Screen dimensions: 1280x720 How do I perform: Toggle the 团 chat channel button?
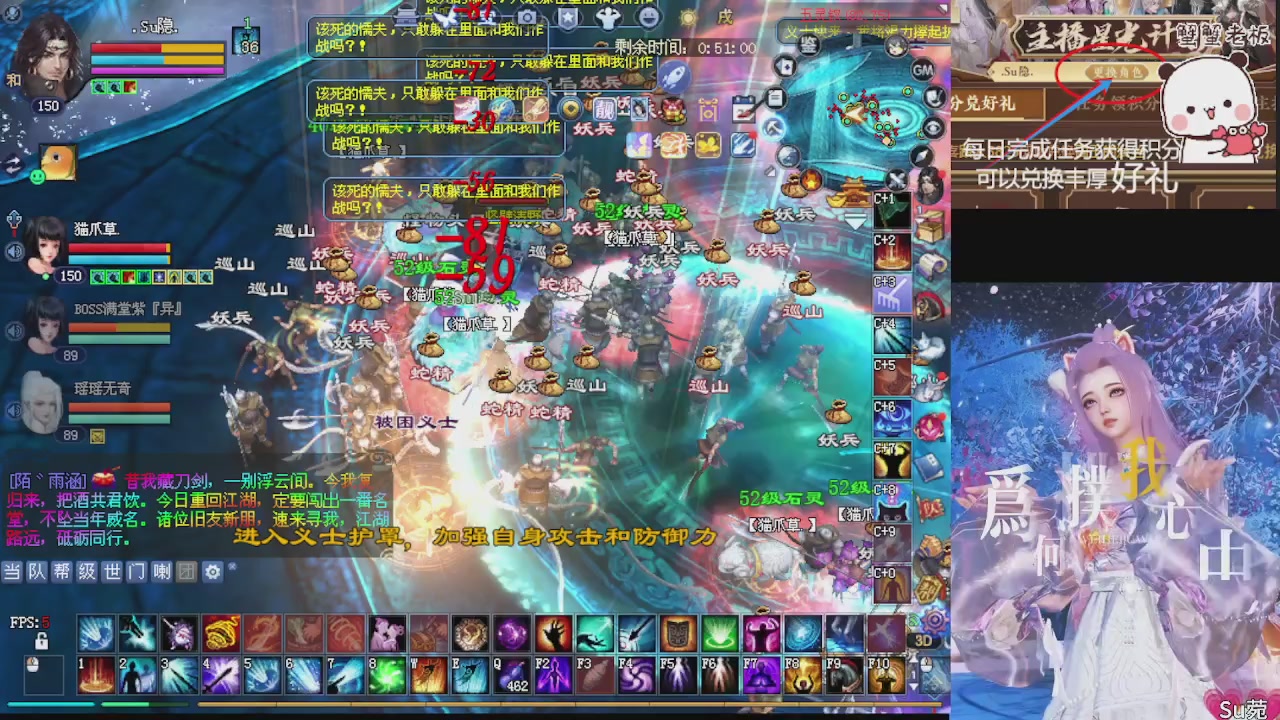click(x=188, y=573)
